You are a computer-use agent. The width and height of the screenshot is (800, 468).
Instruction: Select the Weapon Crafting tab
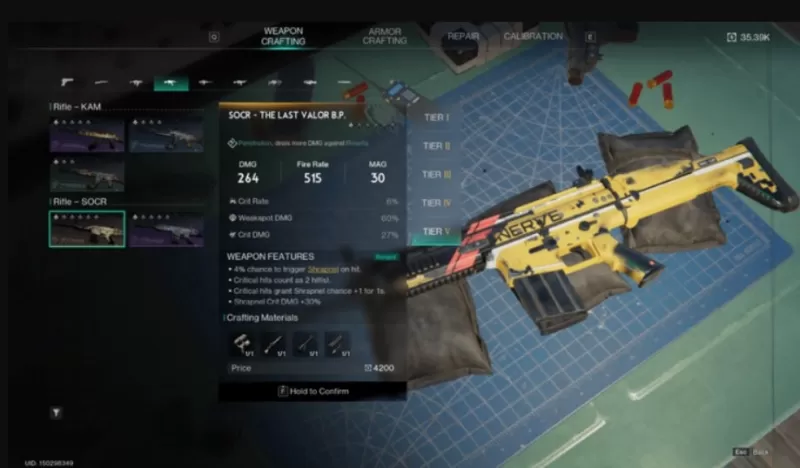[283, 36]
